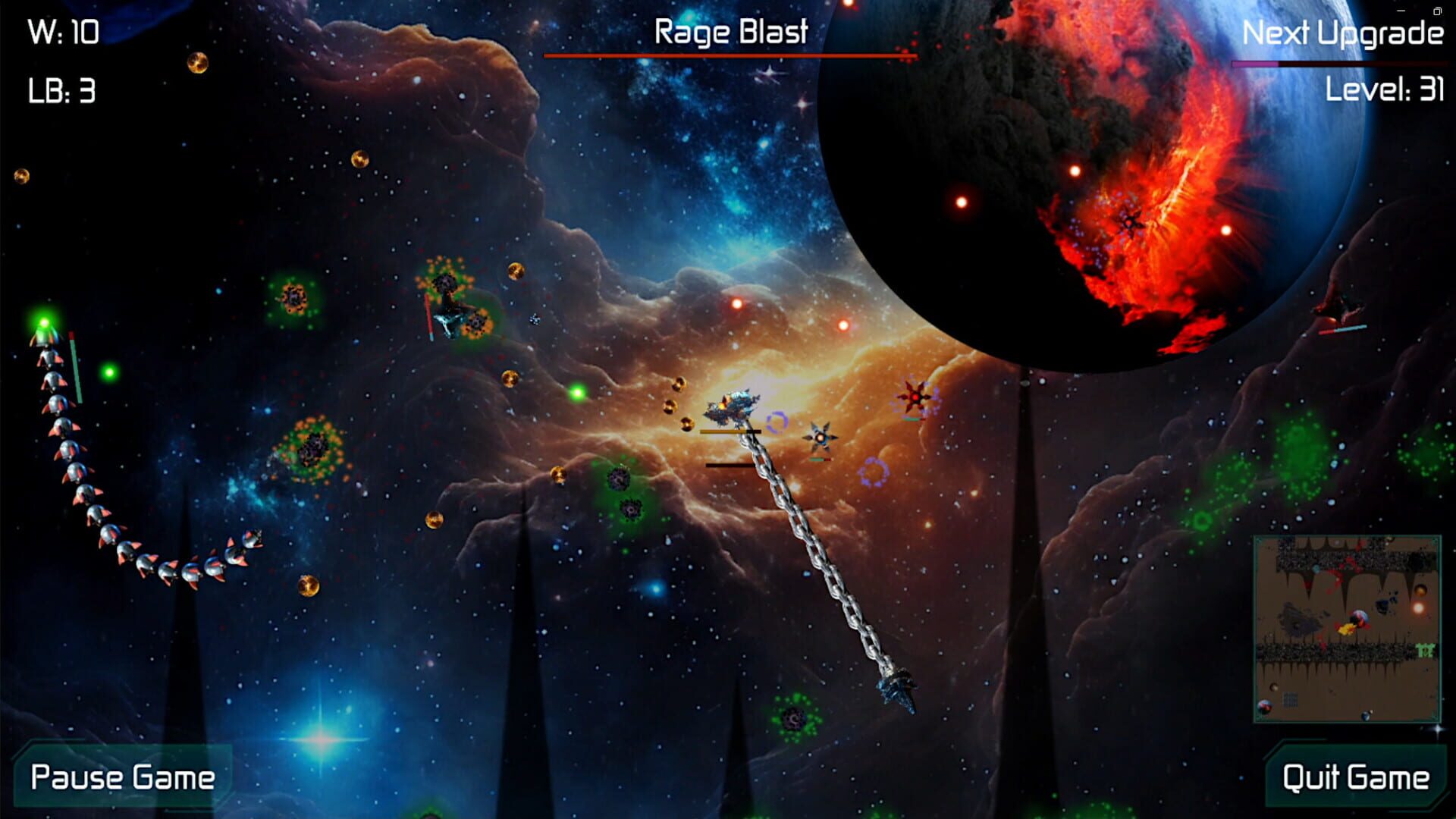This screenshot has height=819, width=1456.
Task: Target the red star-shaped enemy near the planet
Action: point(915,397)
